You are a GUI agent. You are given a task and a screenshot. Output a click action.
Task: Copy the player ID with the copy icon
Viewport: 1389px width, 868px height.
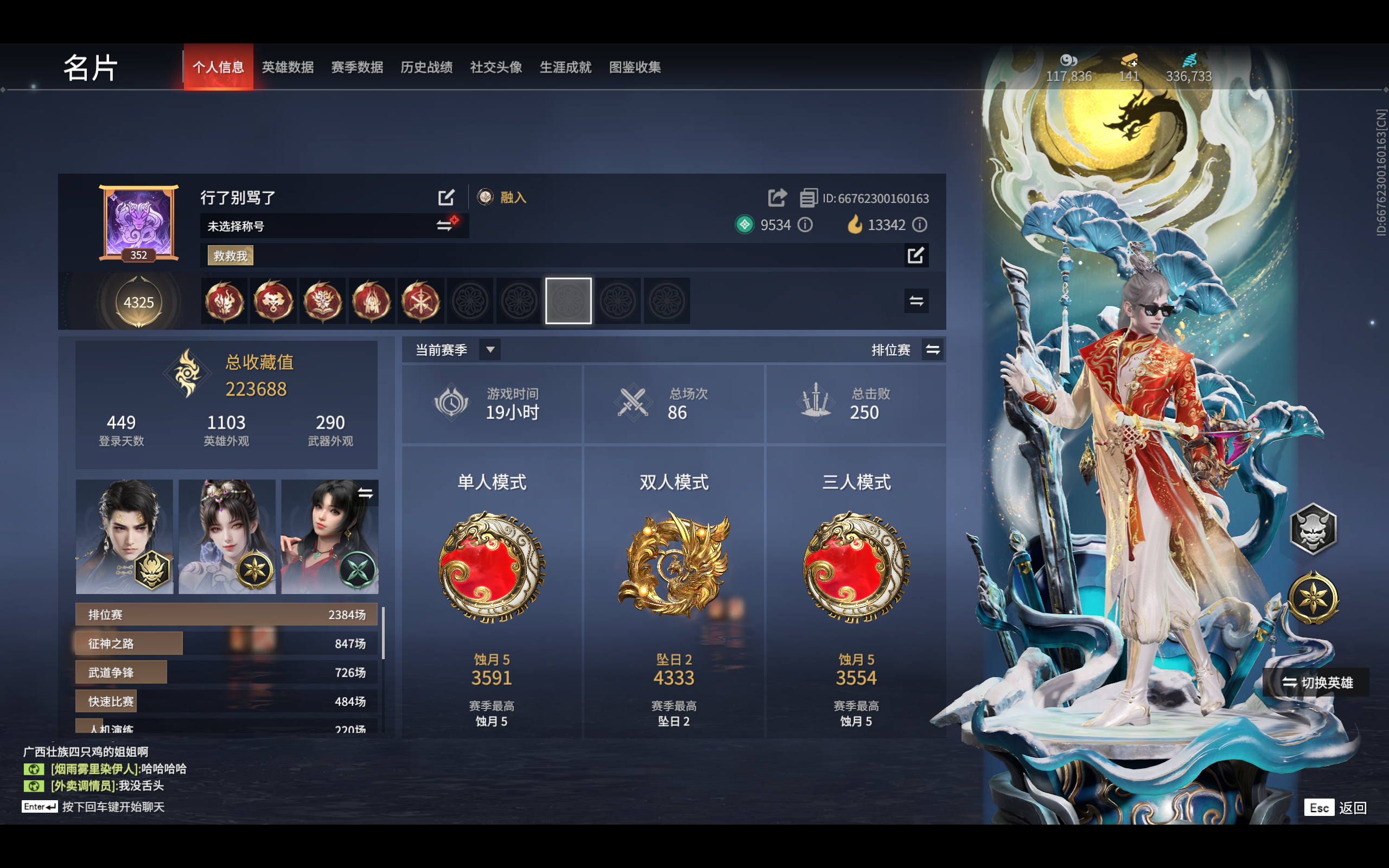808,197
